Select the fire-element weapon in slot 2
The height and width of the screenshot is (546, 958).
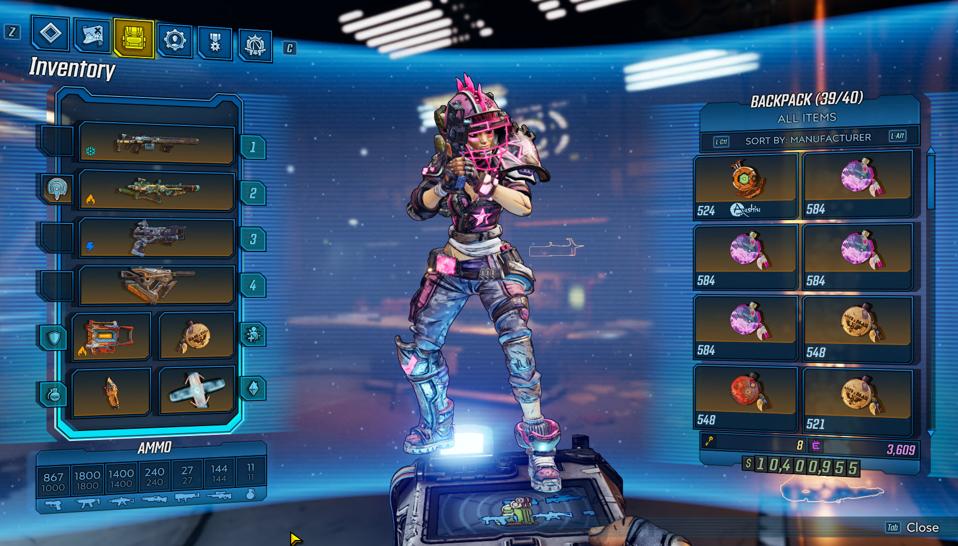point(157,191)
